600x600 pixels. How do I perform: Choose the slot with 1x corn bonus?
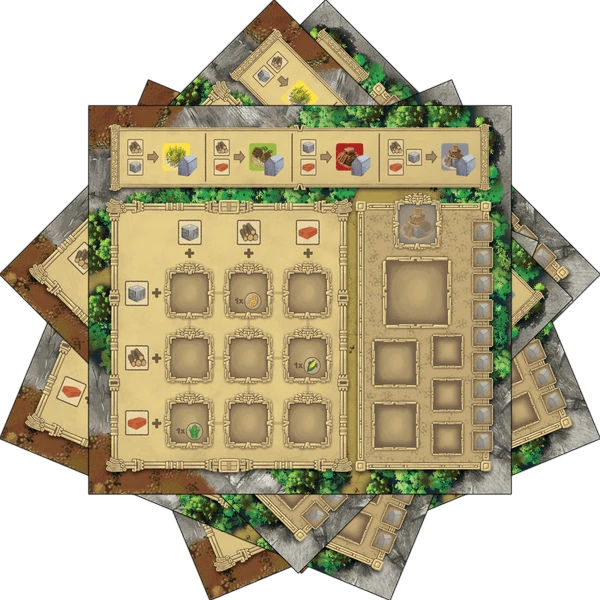[x=307, y=355]
